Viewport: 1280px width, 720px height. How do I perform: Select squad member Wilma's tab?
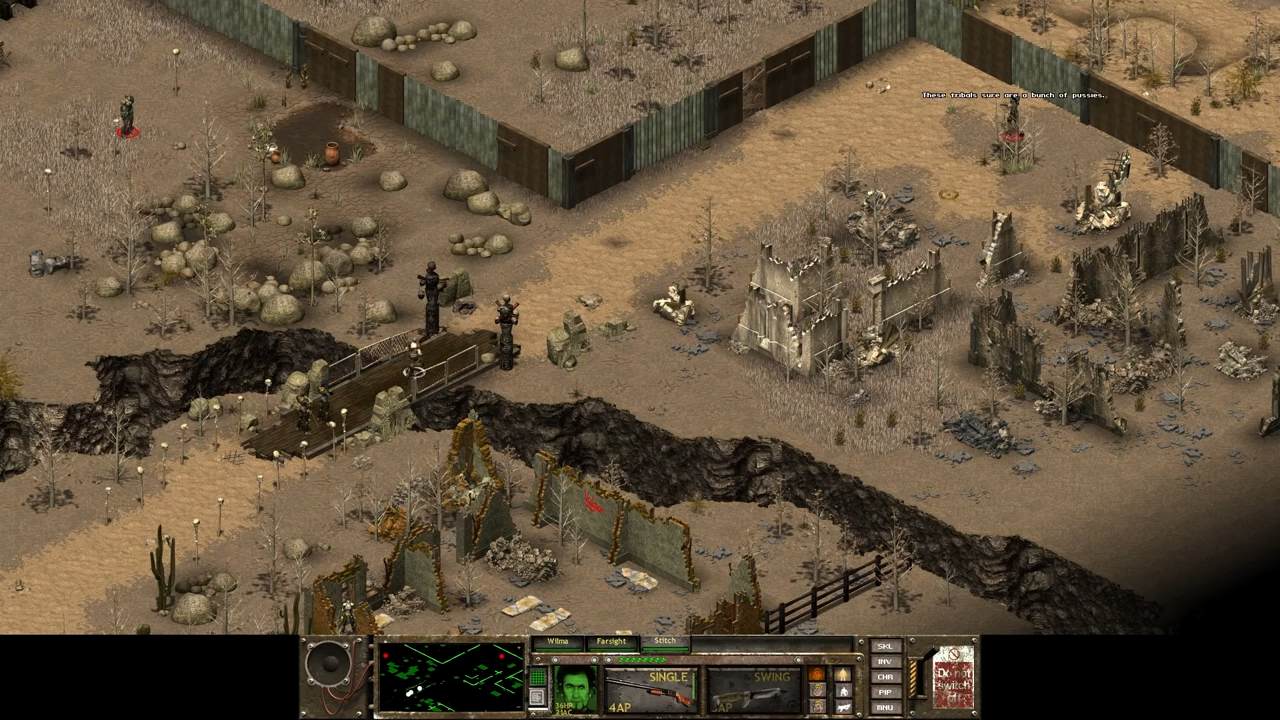[557, 642]
